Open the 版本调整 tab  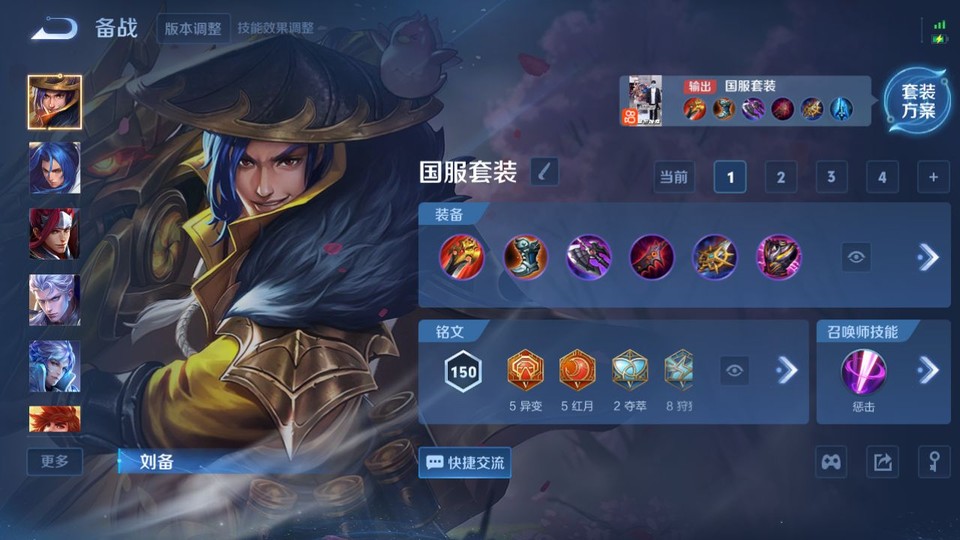pos(193,28)
